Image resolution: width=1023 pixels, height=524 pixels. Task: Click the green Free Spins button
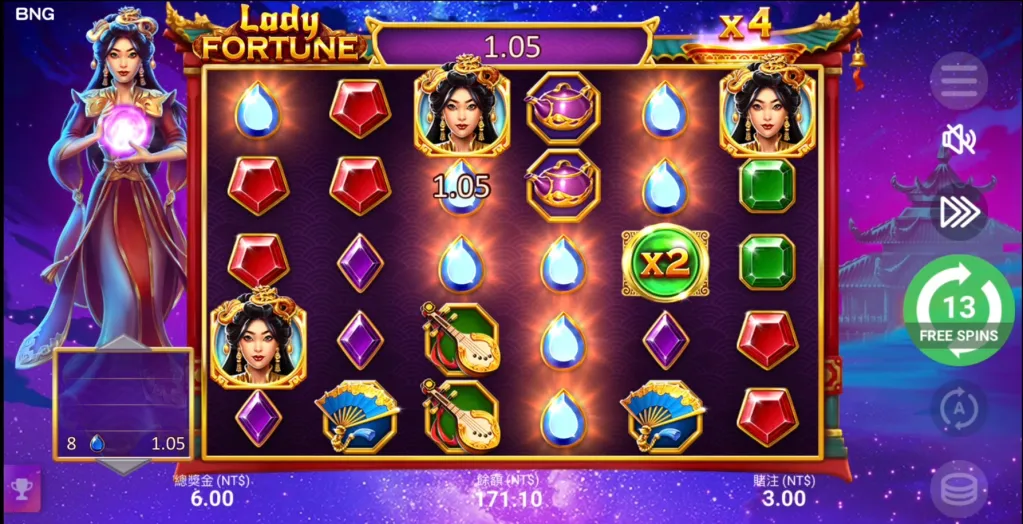pyautogui.click(x=958, y=311)
